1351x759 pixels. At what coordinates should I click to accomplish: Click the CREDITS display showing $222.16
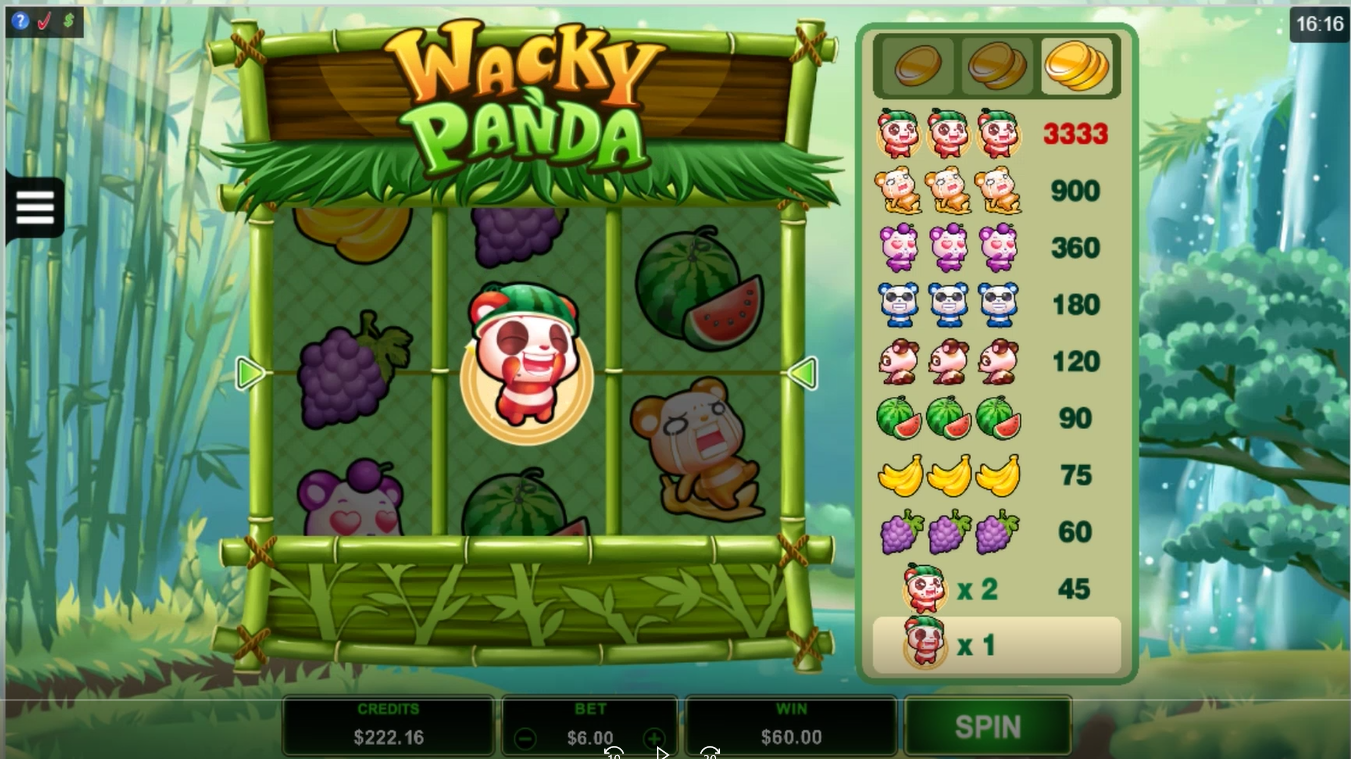point(388,723)
